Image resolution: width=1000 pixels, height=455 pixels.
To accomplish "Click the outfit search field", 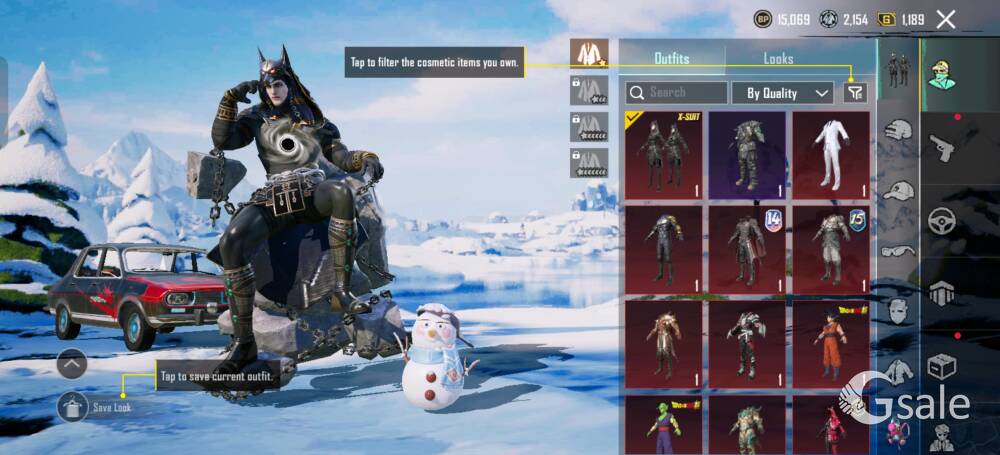I will (x=677, y=93).
